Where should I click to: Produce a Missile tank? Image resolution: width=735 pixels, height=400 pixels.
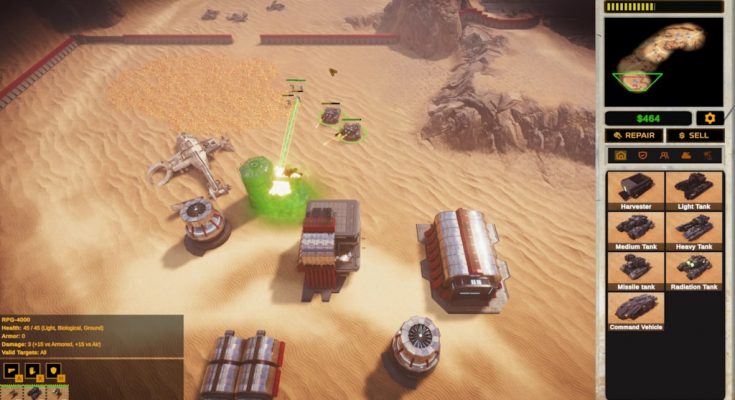point(636,271)
